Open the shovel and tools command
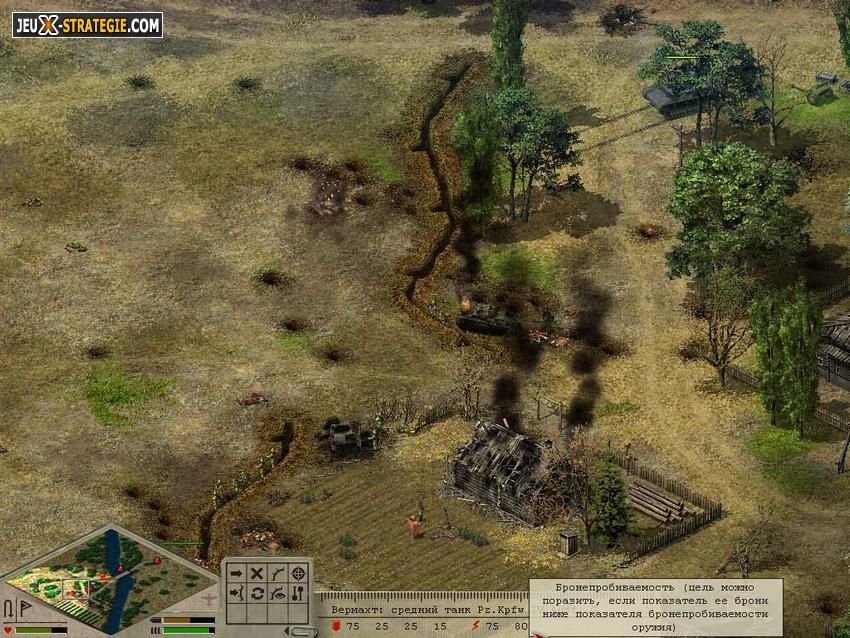850x638 pixels. (x=297, y=593)
